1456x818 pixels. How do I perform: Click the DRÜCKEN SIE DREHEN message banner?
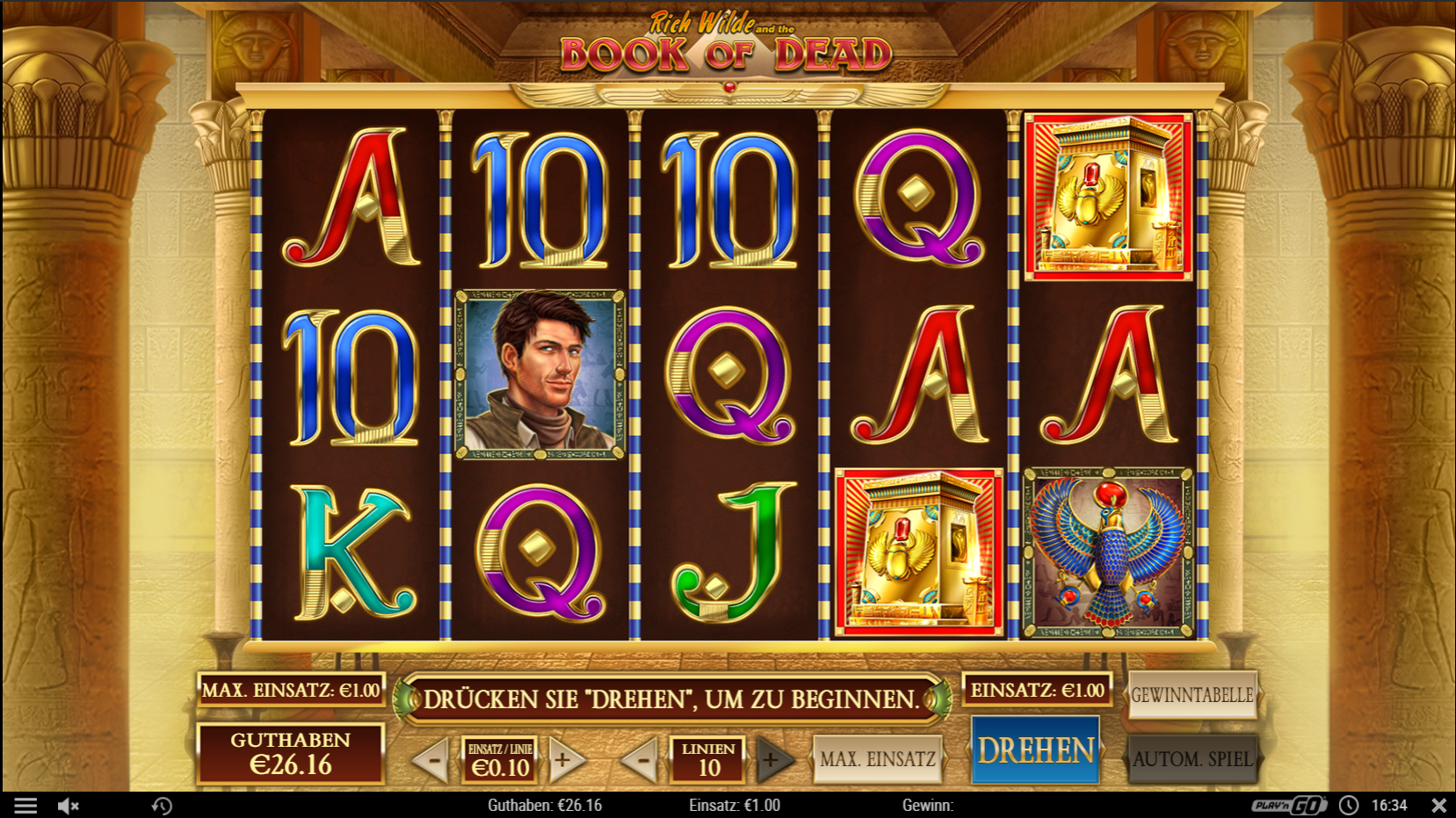(x=671, y=699)
